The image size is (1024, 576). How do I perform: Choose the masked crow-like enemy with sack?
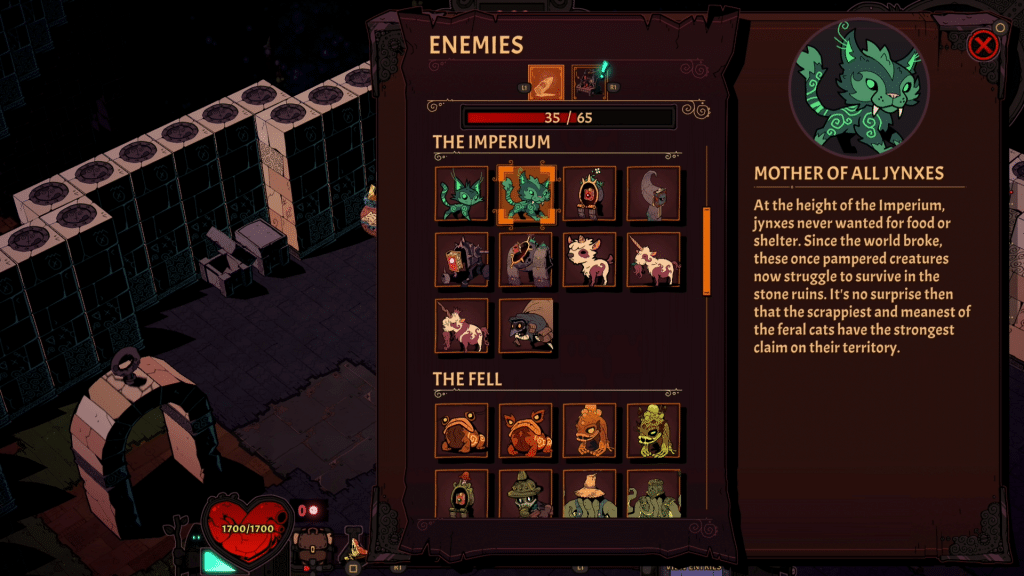tap(525, 325)
